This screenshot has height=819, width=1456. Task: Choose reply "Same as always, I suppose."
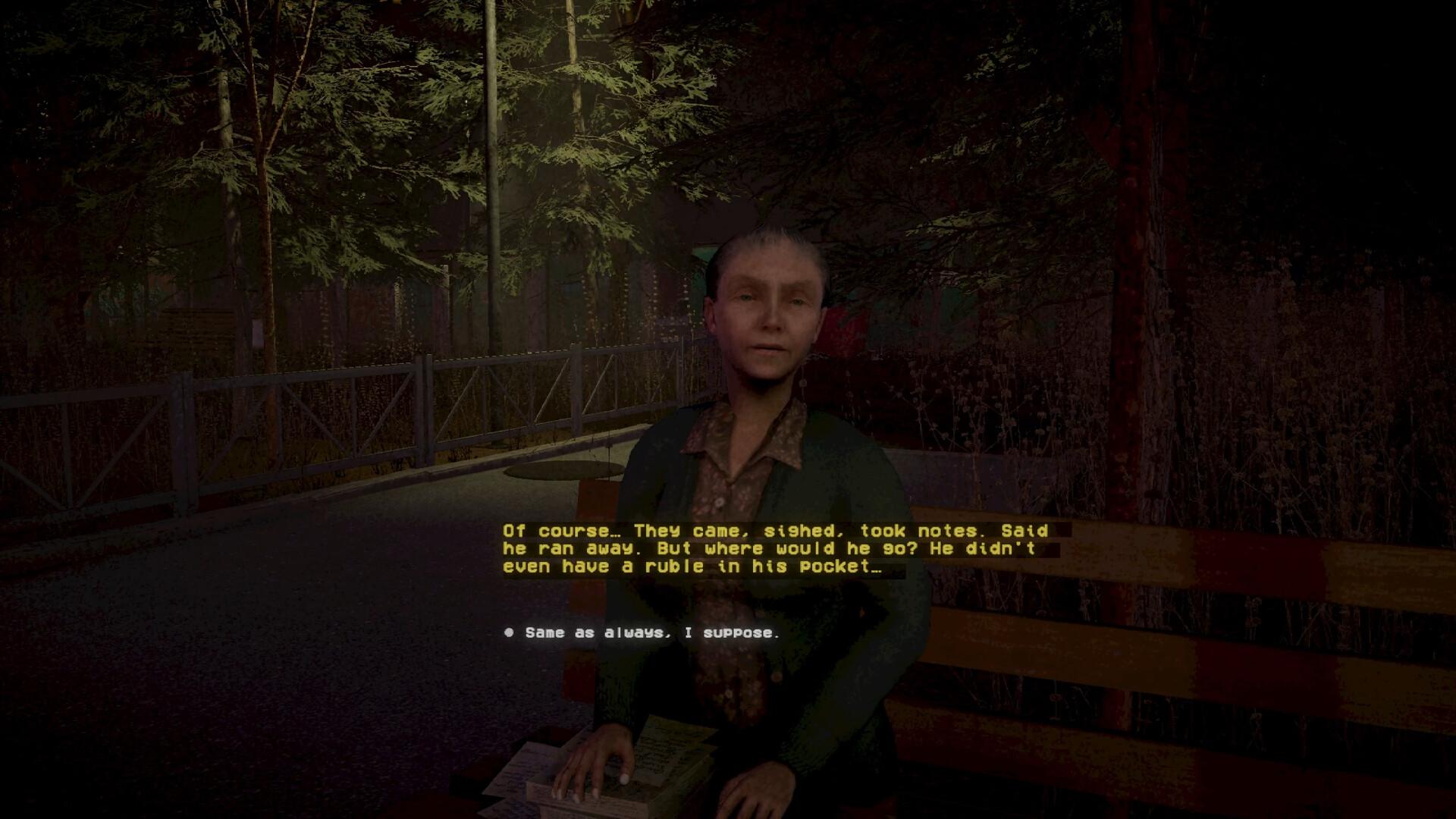651,632
